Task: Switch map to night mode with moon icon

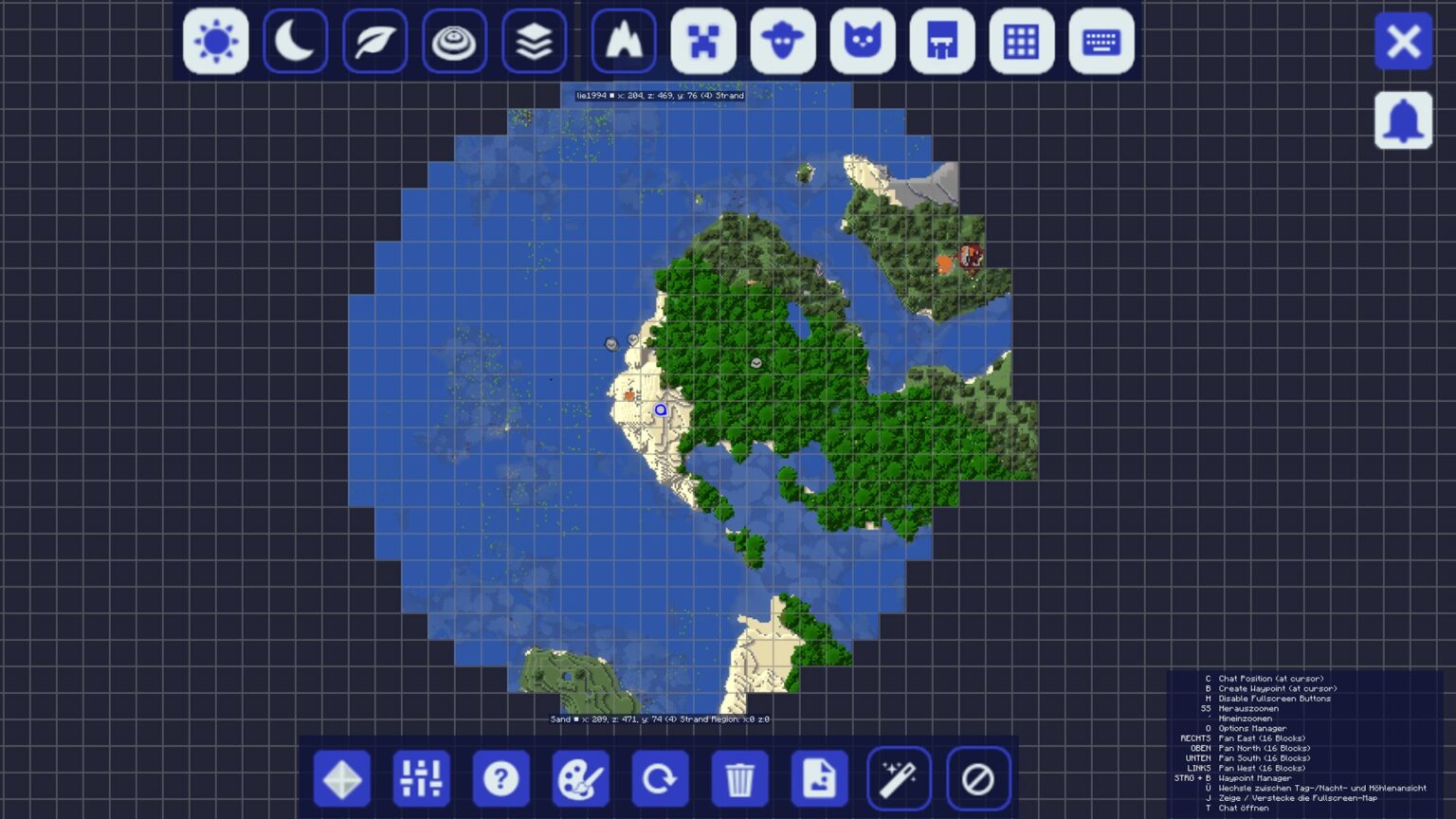Action: pos(295,42)
